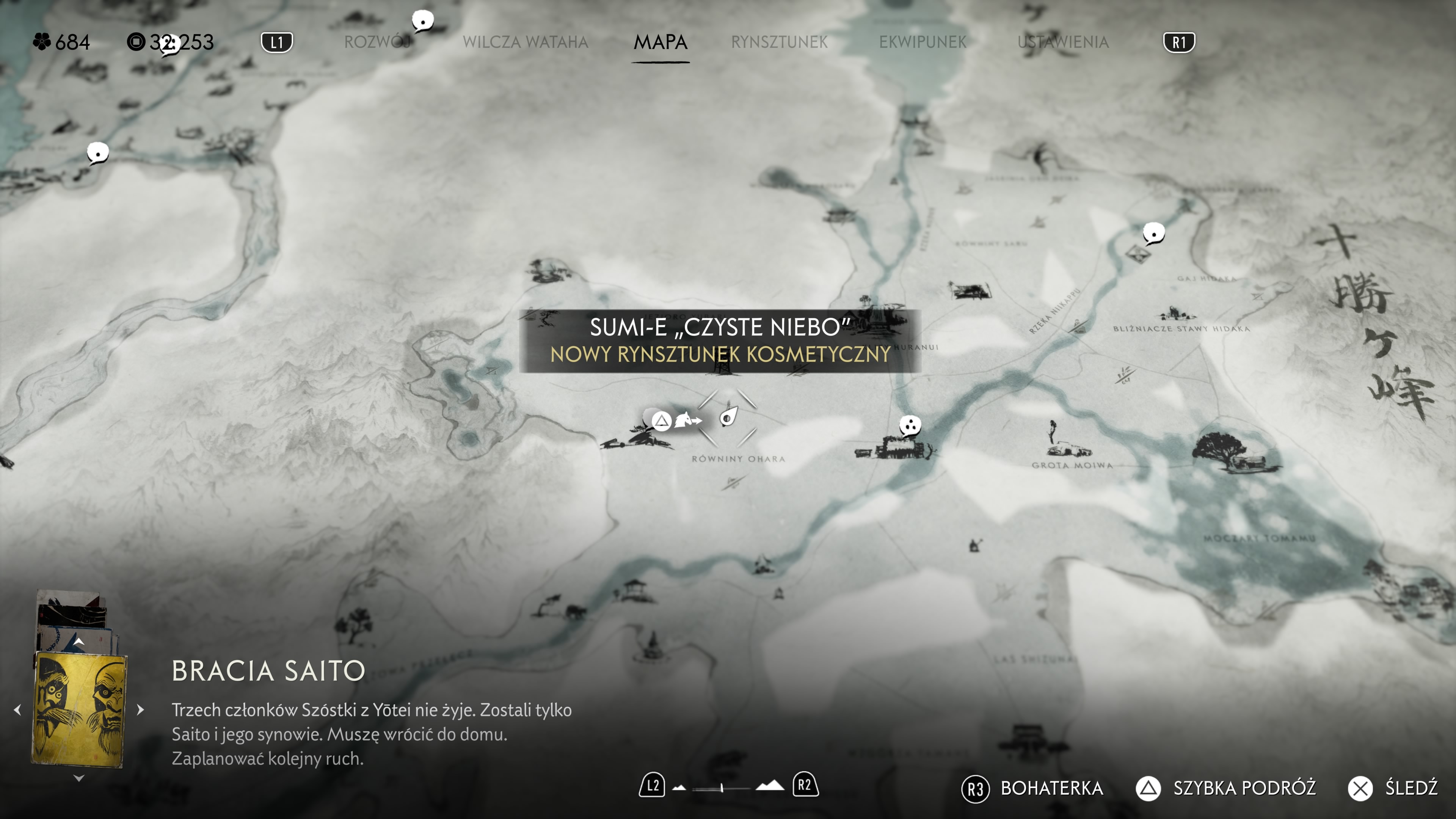
Task: Click the map zoom level slider
Action: (x=722, y=788)
